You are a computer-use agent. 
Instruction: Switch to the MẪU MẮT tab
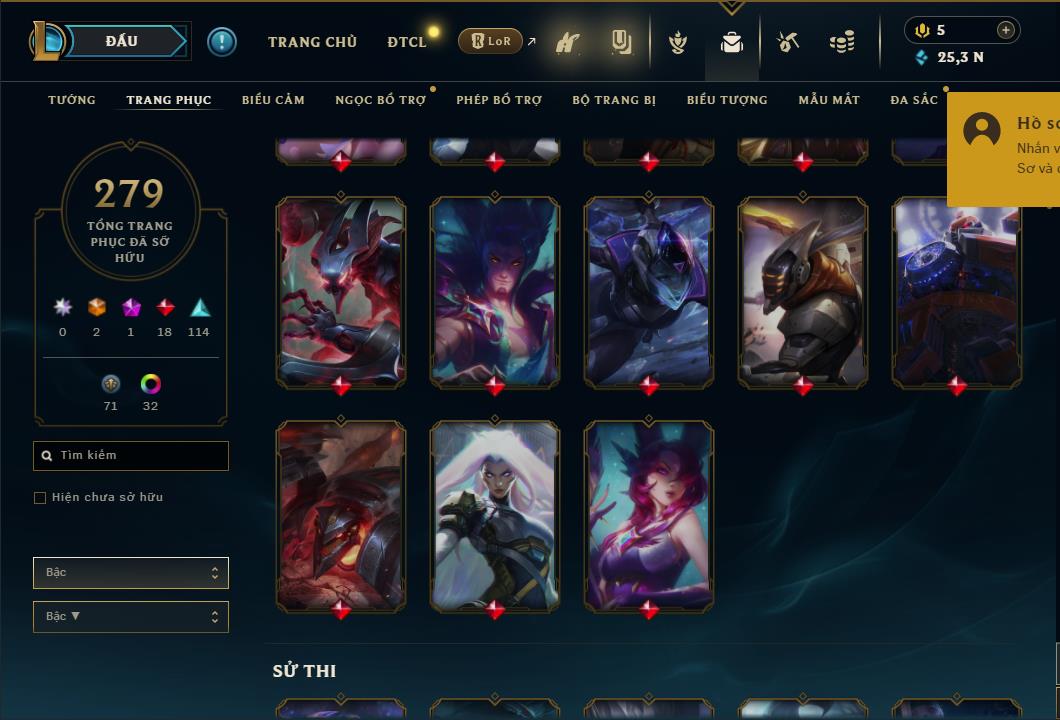point(829,100)
